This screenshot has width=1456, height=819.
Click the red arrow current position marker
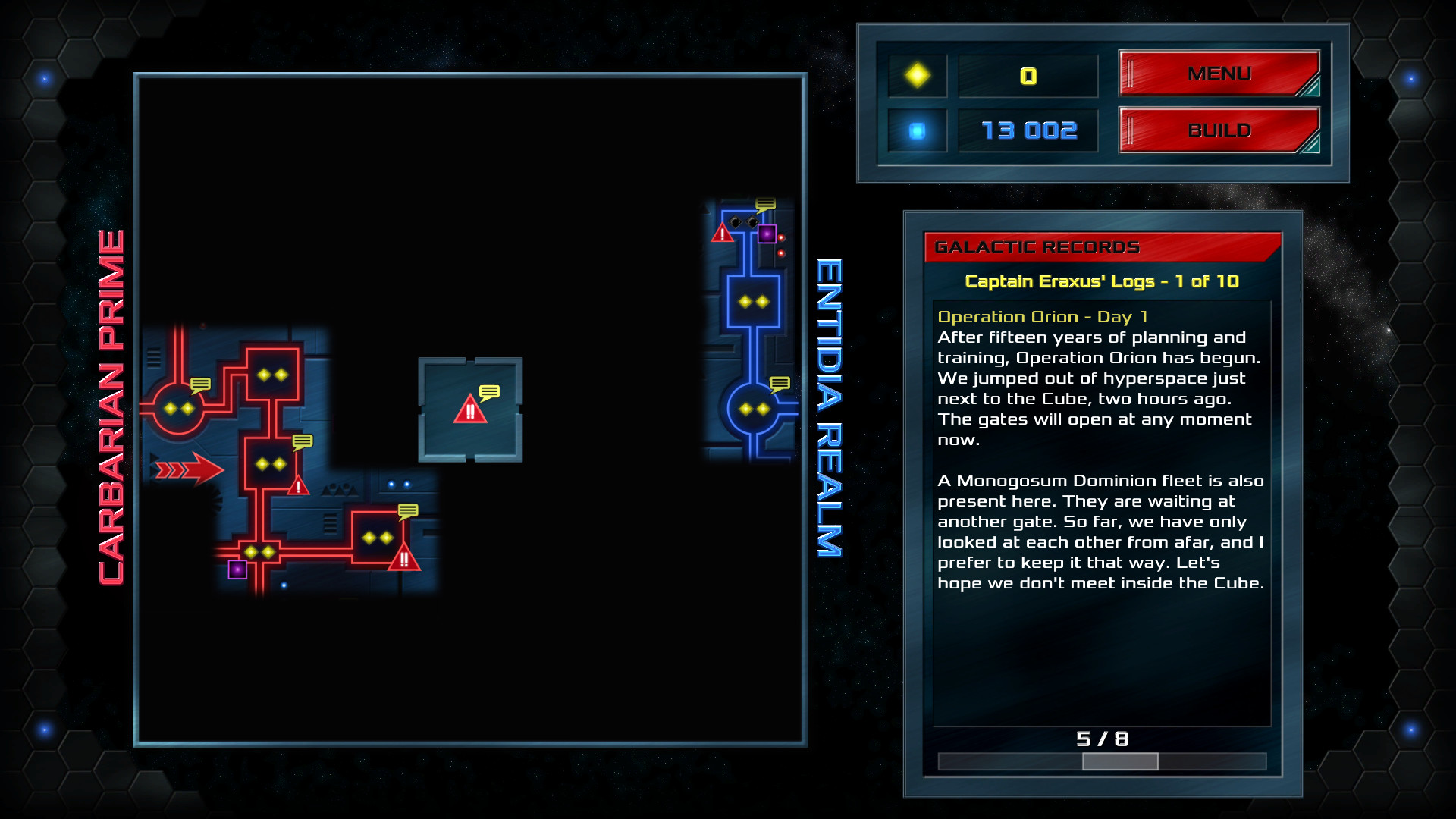[x=192, y=470]
